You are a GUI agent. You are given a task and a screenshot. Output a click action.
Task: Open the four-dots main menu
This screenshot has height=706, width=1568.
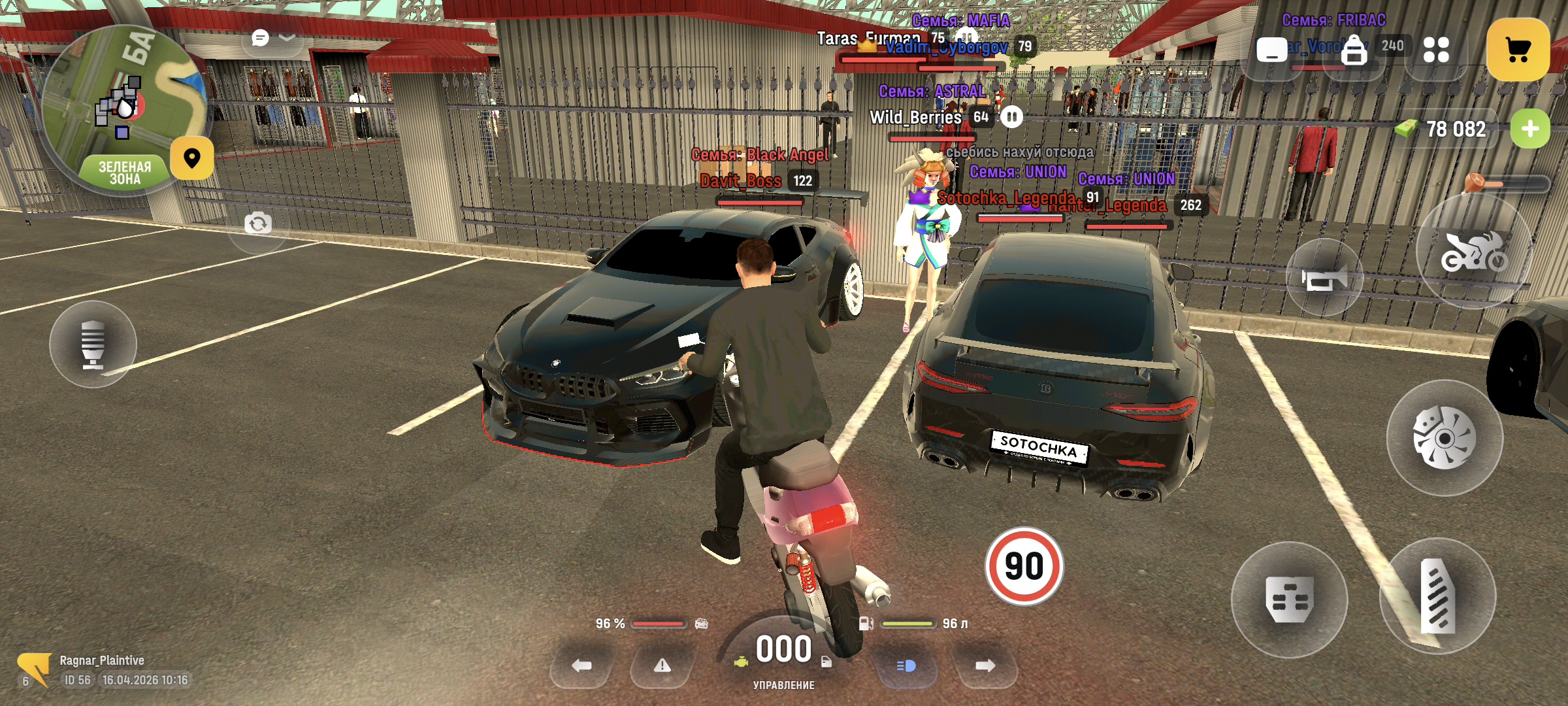pyautogui.click(x=1436, y=50)
